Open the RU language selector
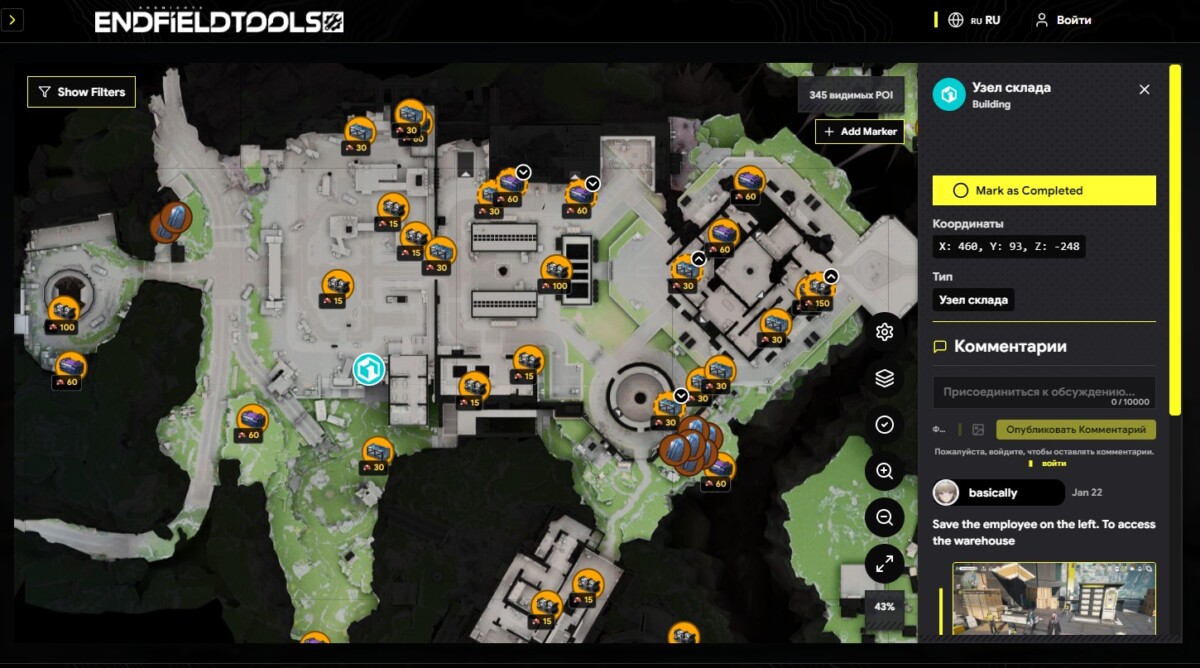This screenshot has height=668, width=1200. tap(975, 20)
